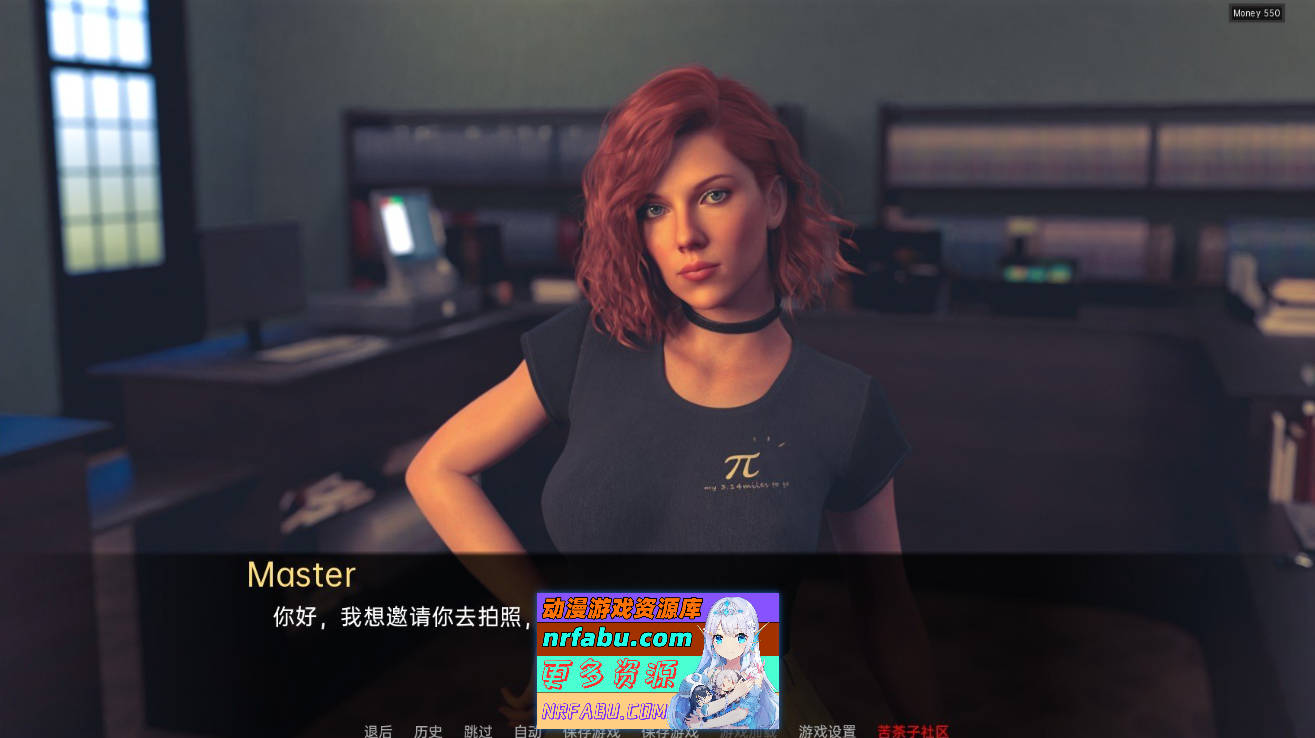Visit the red 苦茶子社区 community link
This screenshot has height=738, width=1315.
point(911,731)
